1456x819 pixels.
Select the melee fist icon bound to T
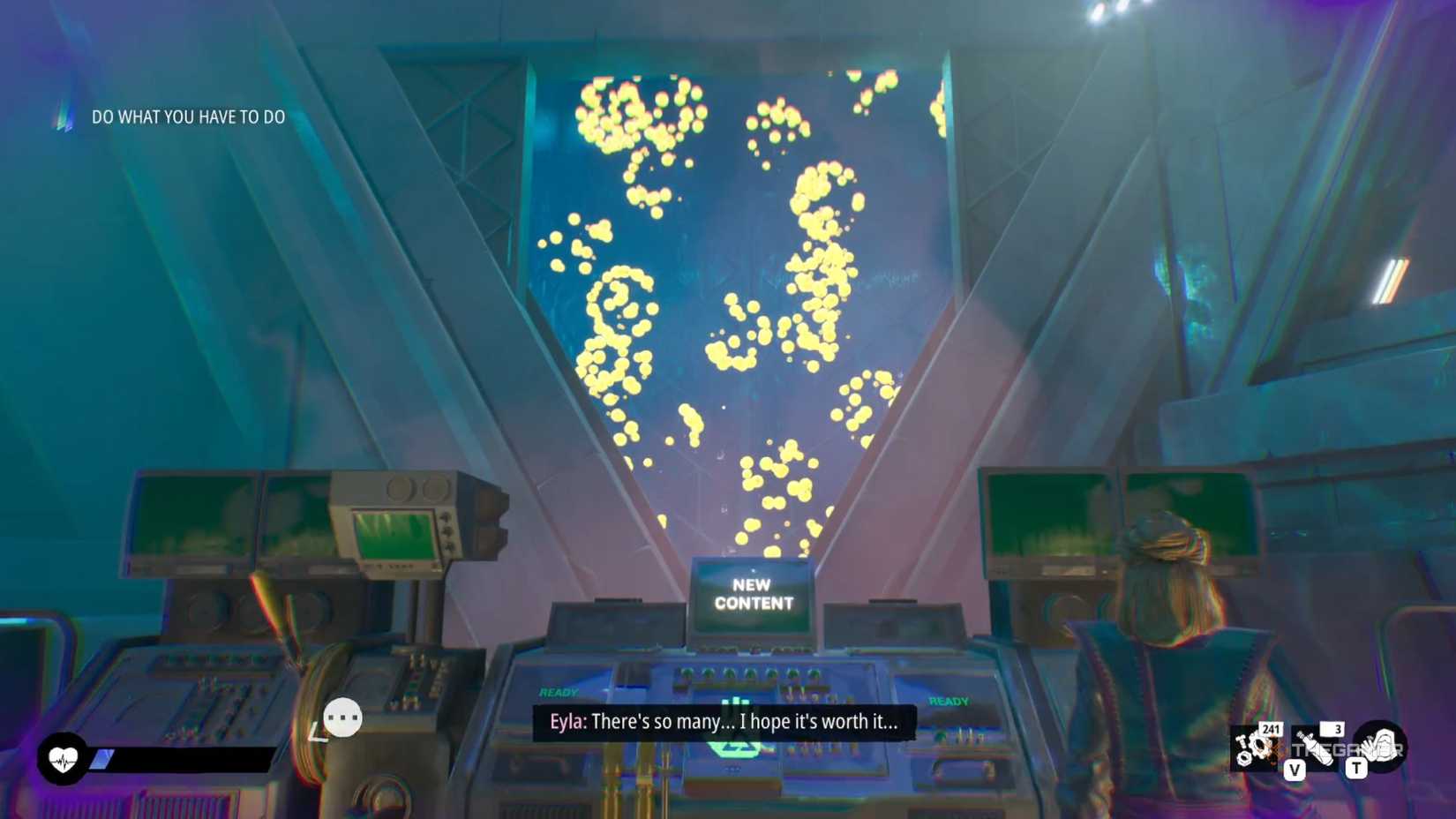click(x=1379, y=748)
